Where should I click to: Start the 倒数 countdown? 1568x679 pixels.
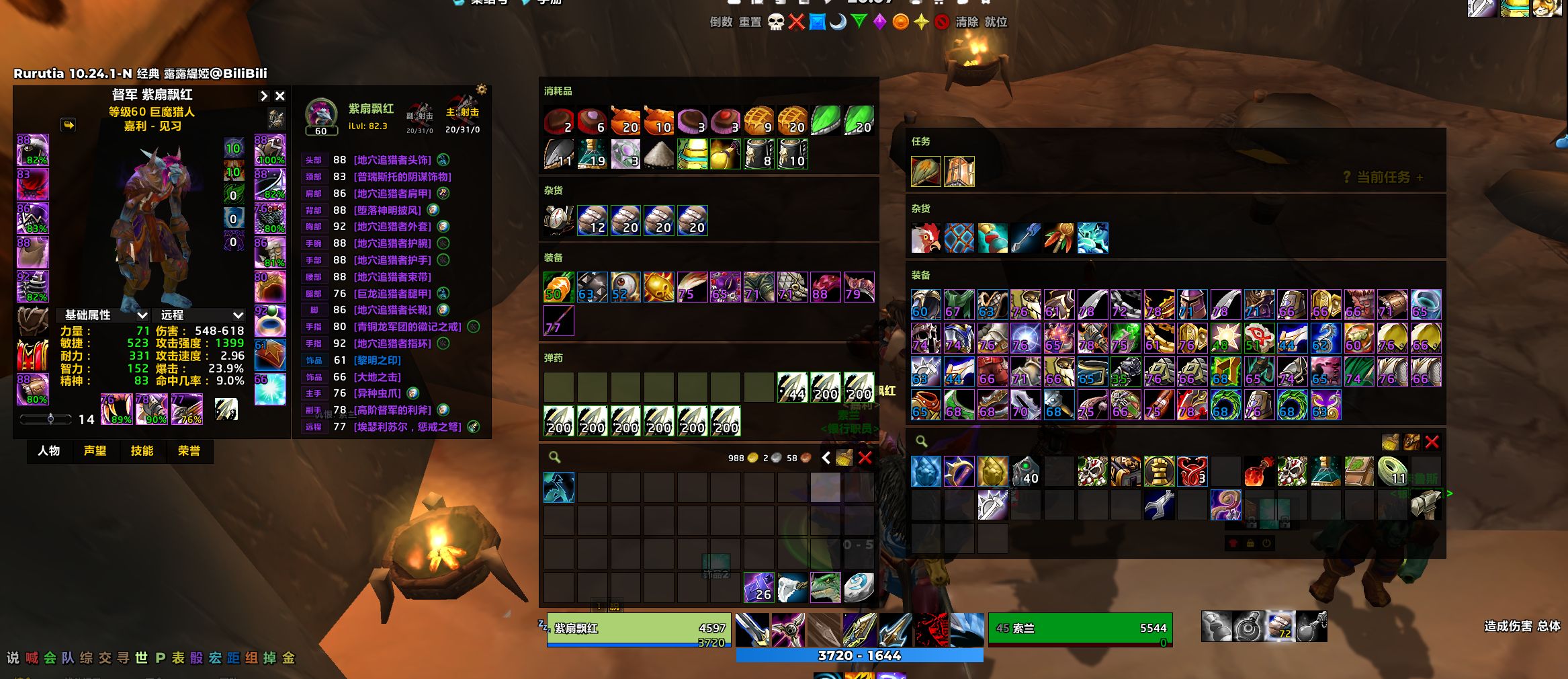click(x=721, y=22)
